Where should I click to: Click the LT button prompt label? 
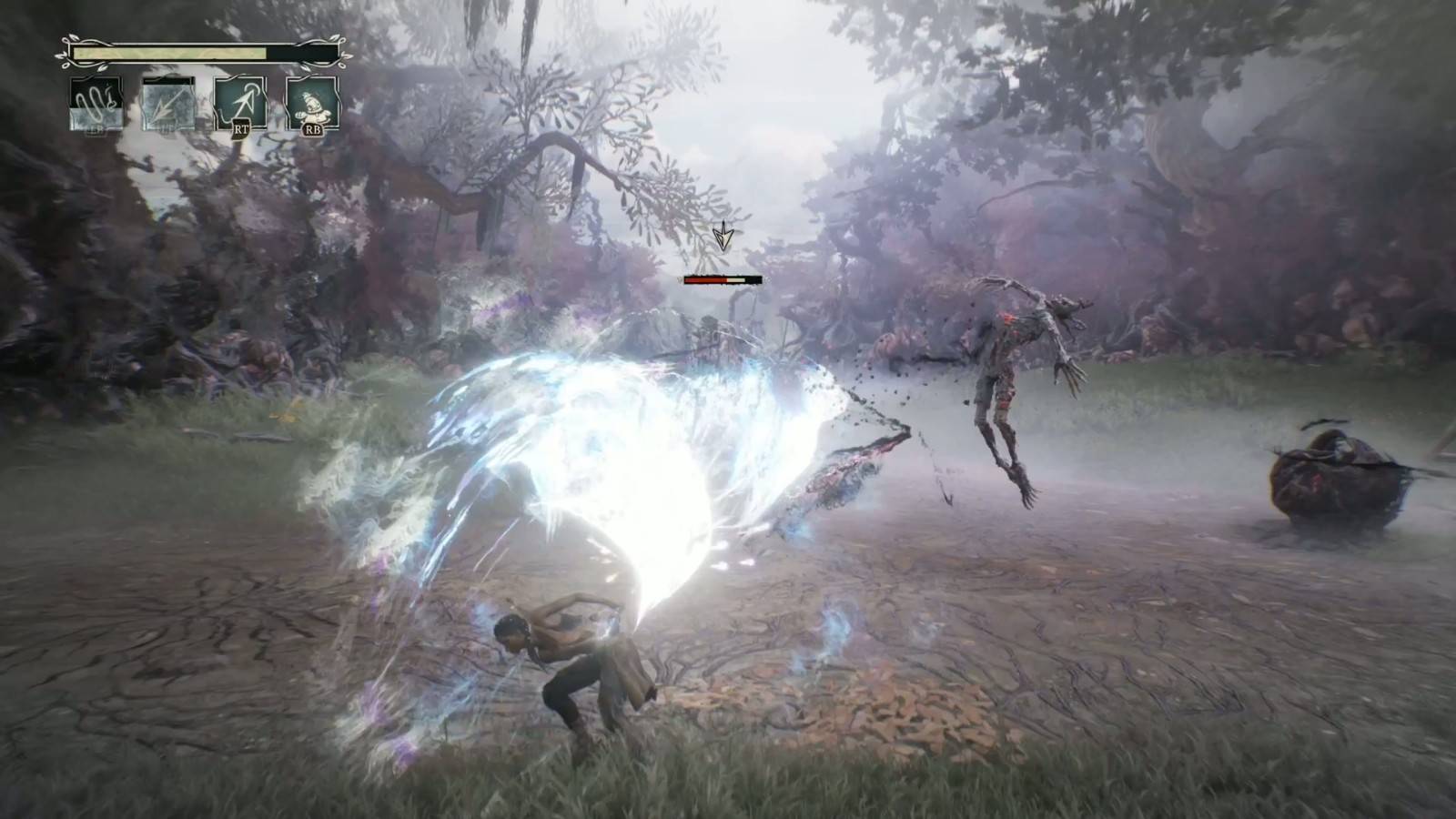[x=165, y=127]
